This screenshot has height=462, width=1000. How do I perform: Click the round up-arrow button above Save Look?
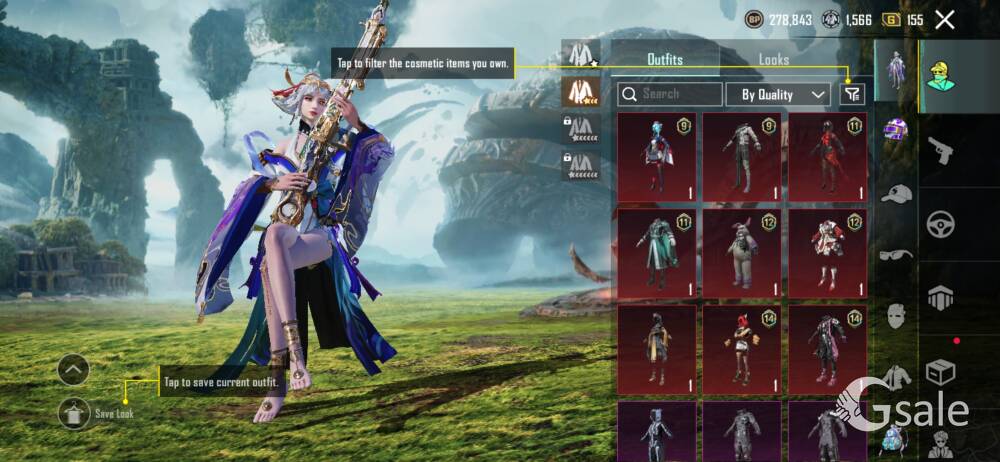[73, 370]
